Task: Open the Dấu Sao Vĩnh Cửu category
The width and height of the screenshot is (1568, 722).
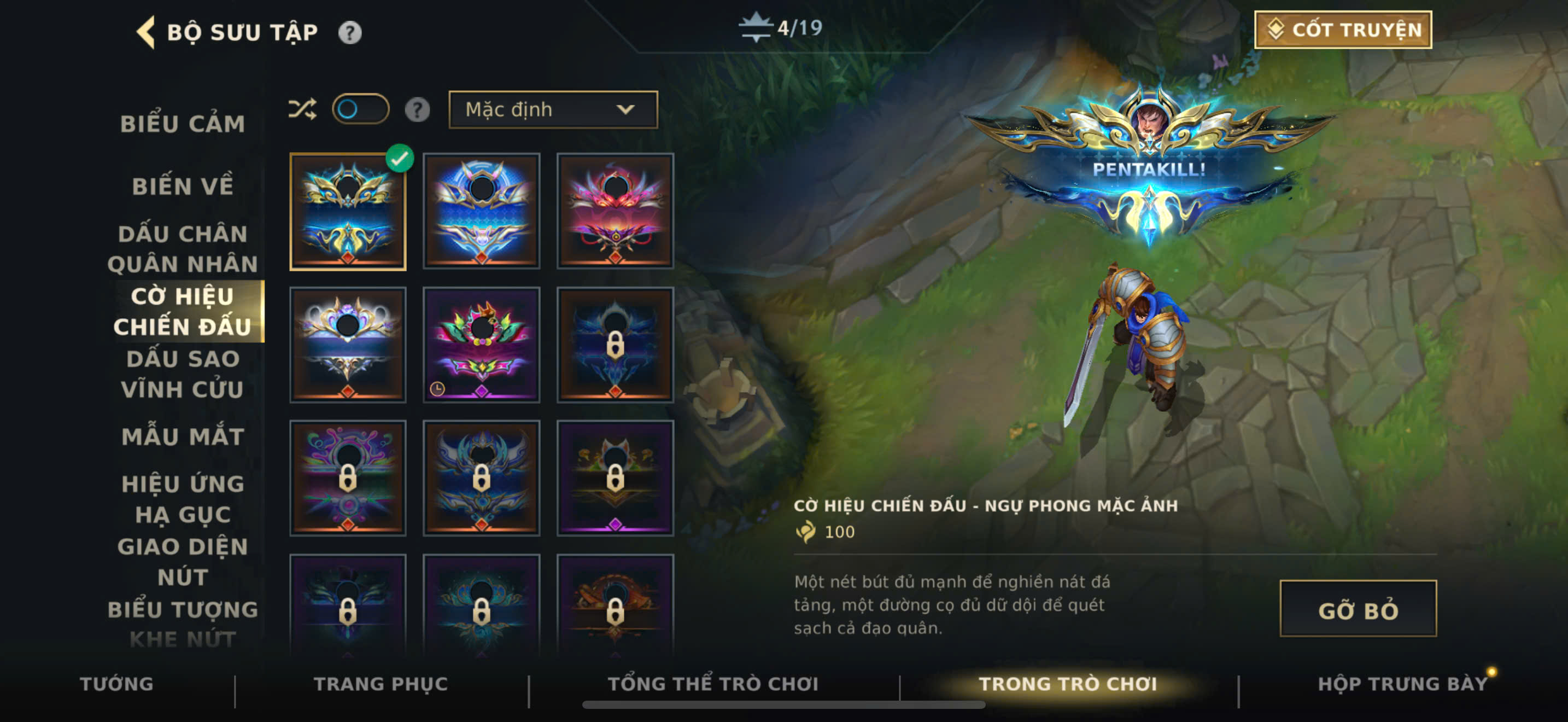Action: (x=183, y=374)
